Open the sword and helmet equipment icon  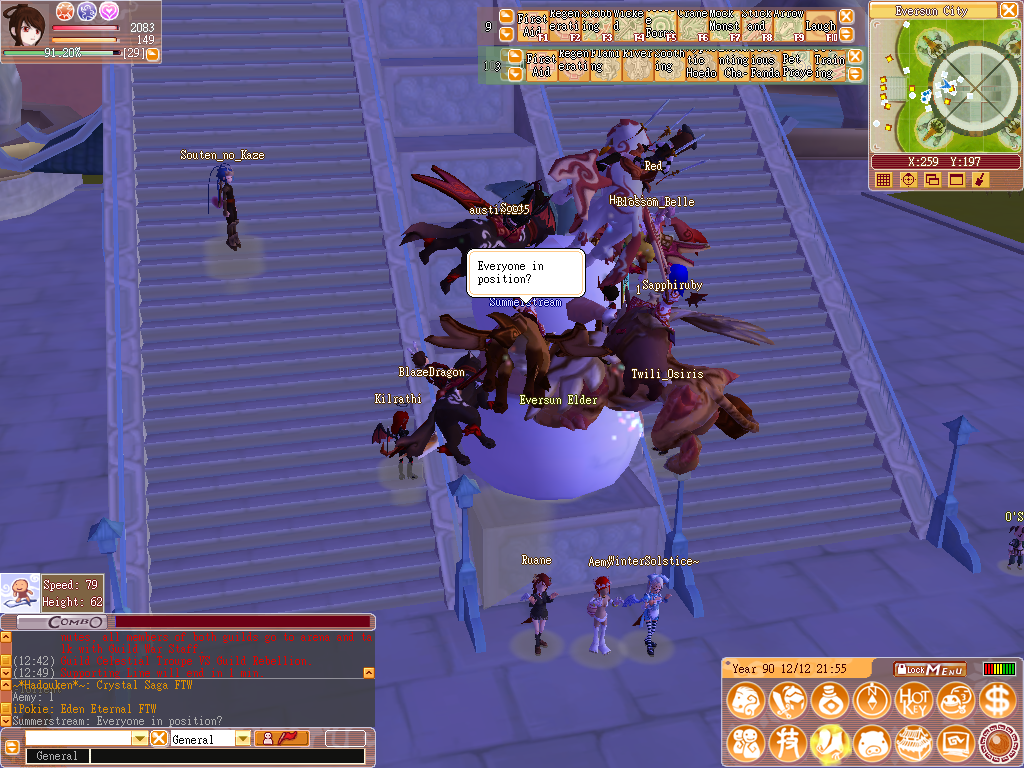pyautogui.click(x=787, y=700)
